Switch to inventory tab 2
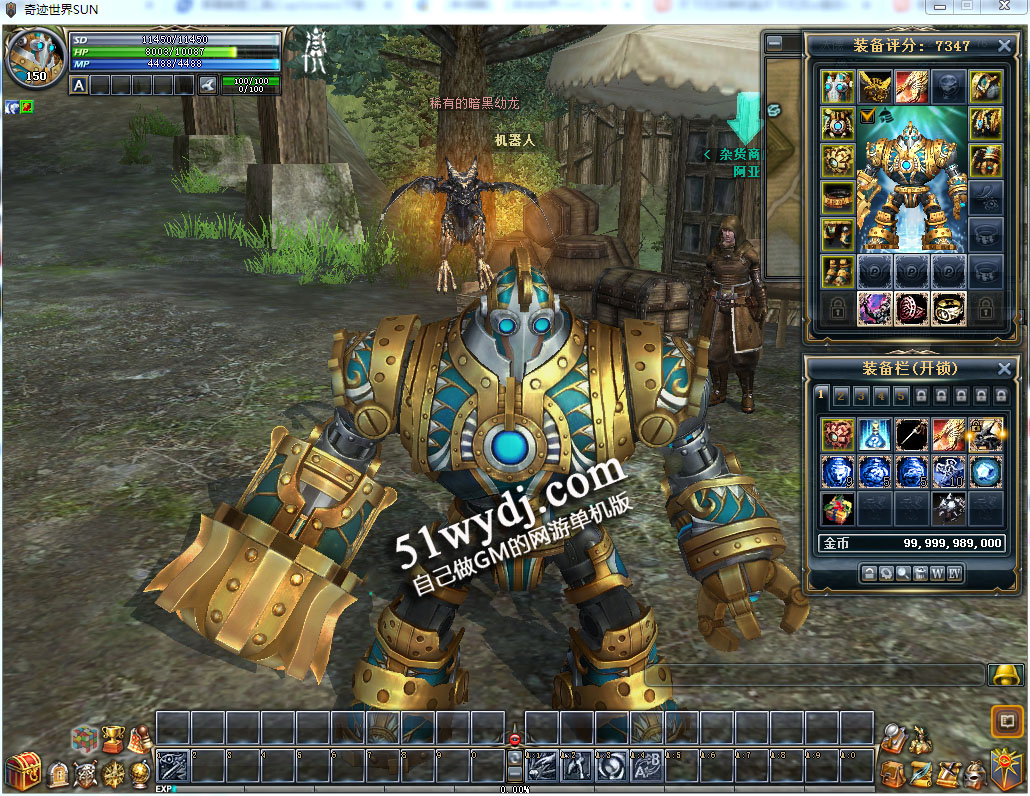 click(x=841, y=396)
